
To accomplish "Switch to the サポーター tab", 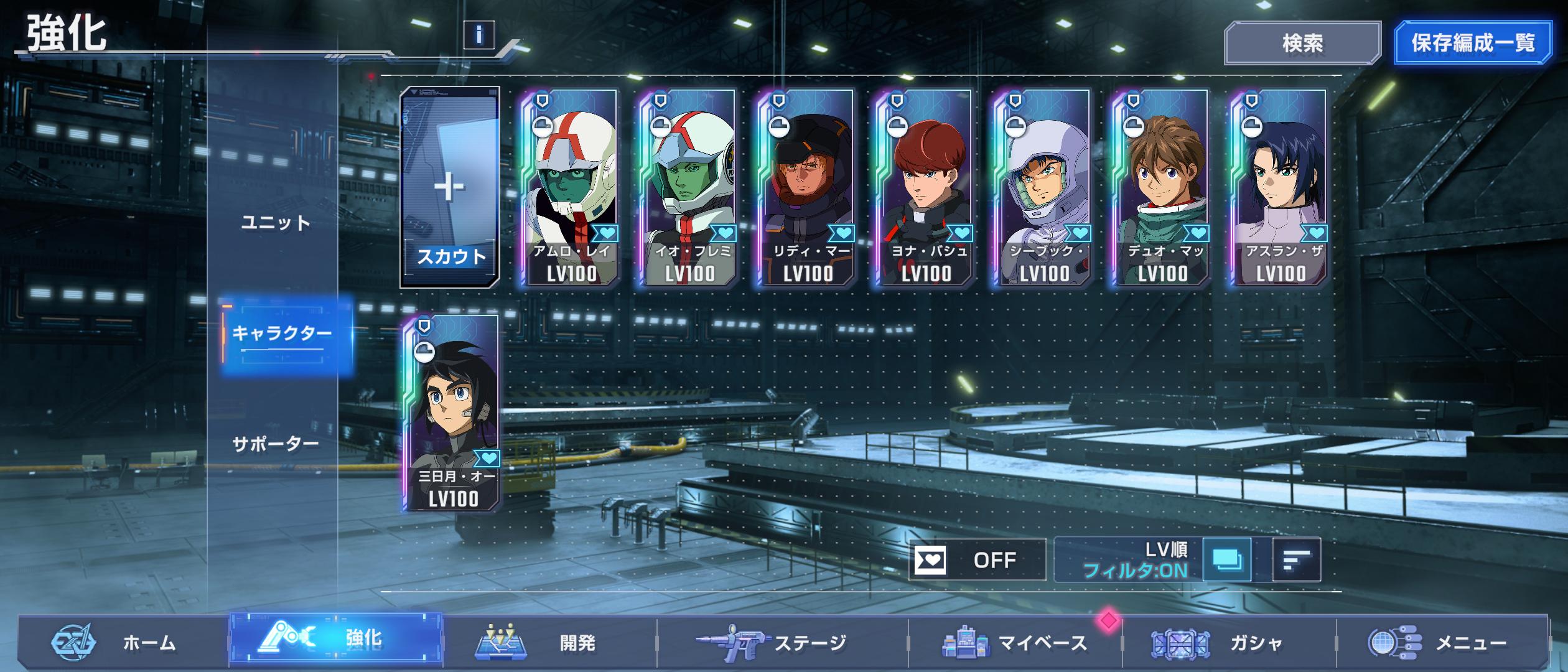I will click(276, 444).
